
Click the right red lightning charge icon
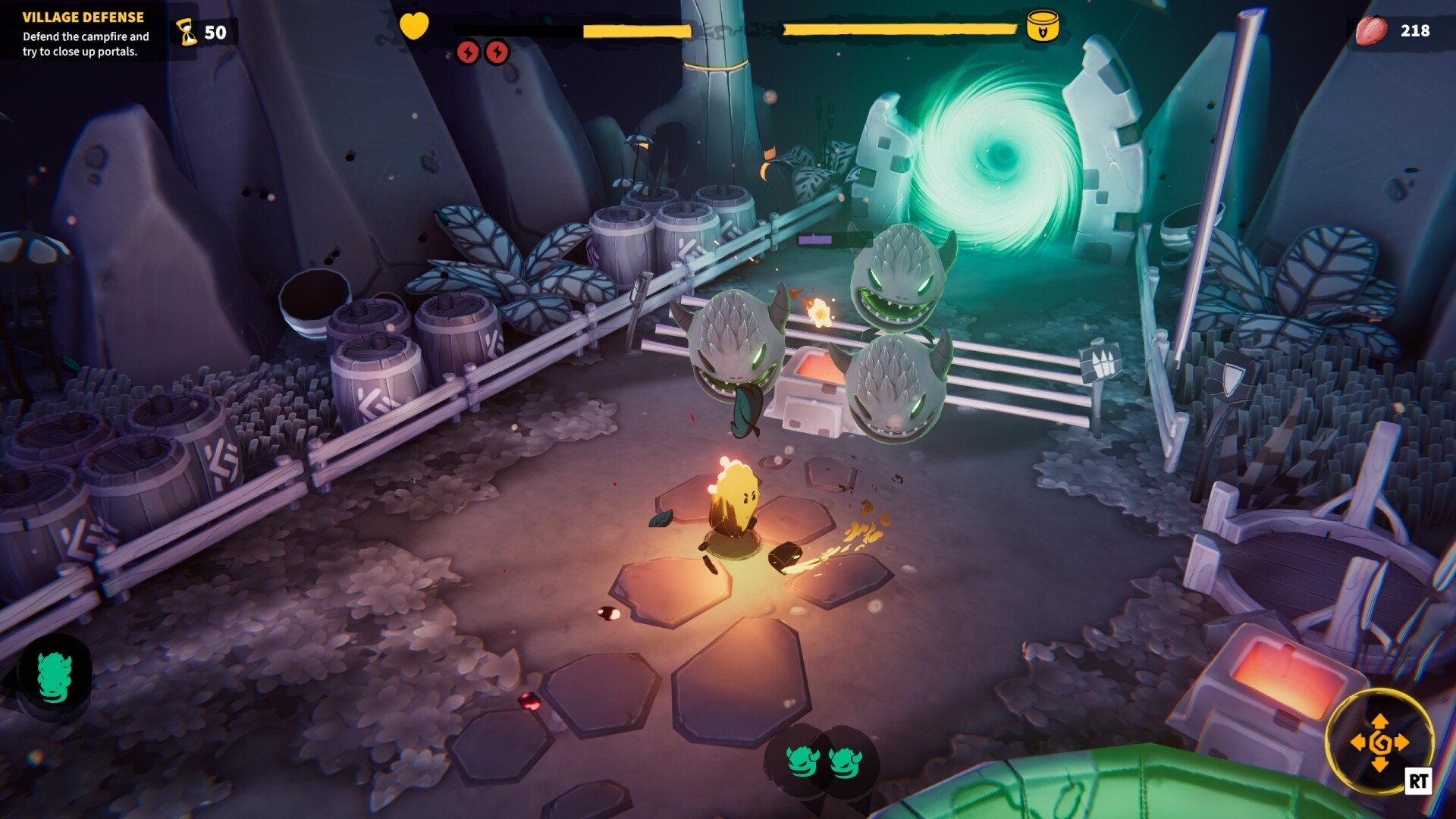(x=497, y=53)
